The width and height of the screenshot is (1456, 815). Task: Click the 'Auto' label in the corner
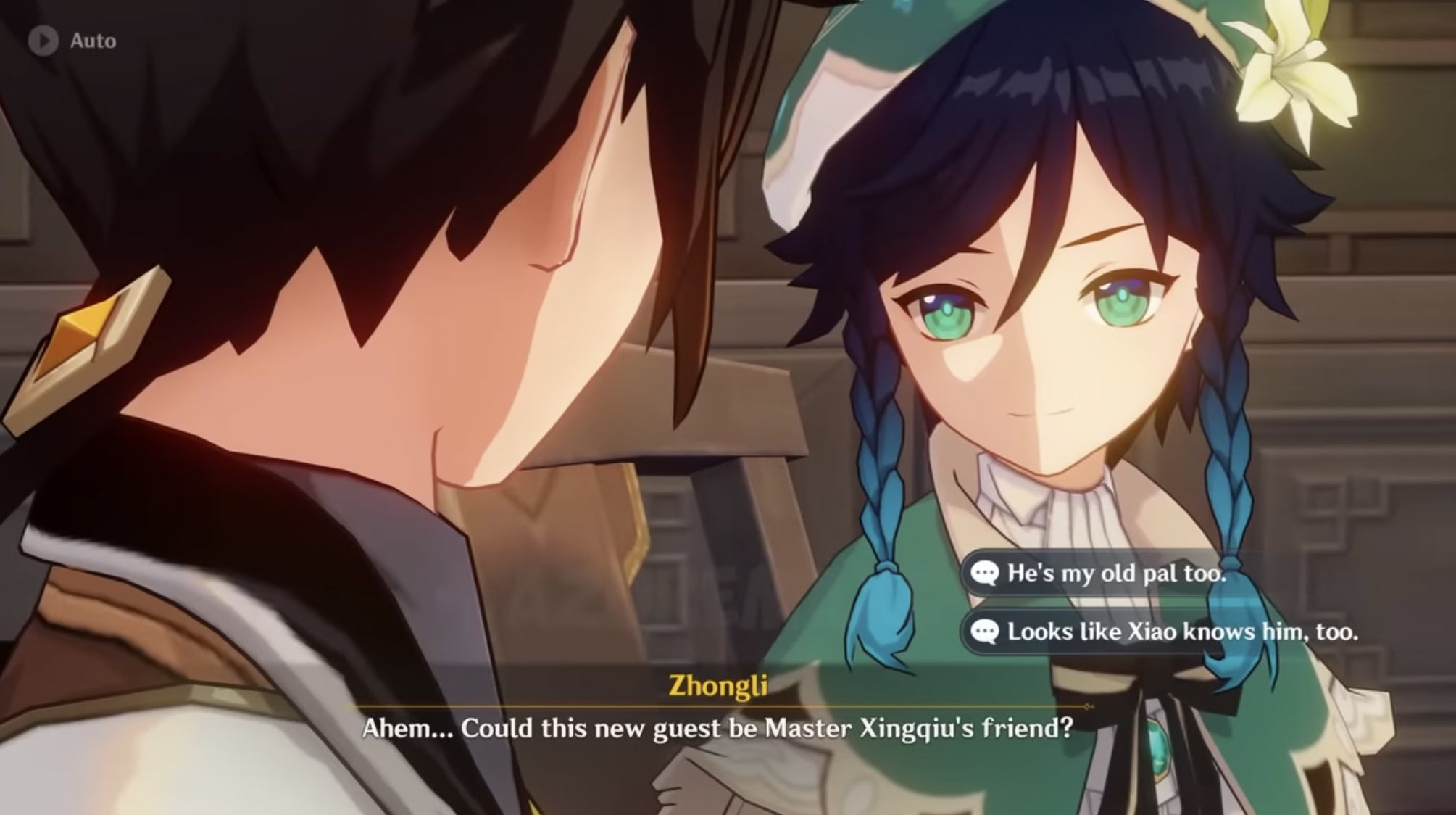(93, 41)
